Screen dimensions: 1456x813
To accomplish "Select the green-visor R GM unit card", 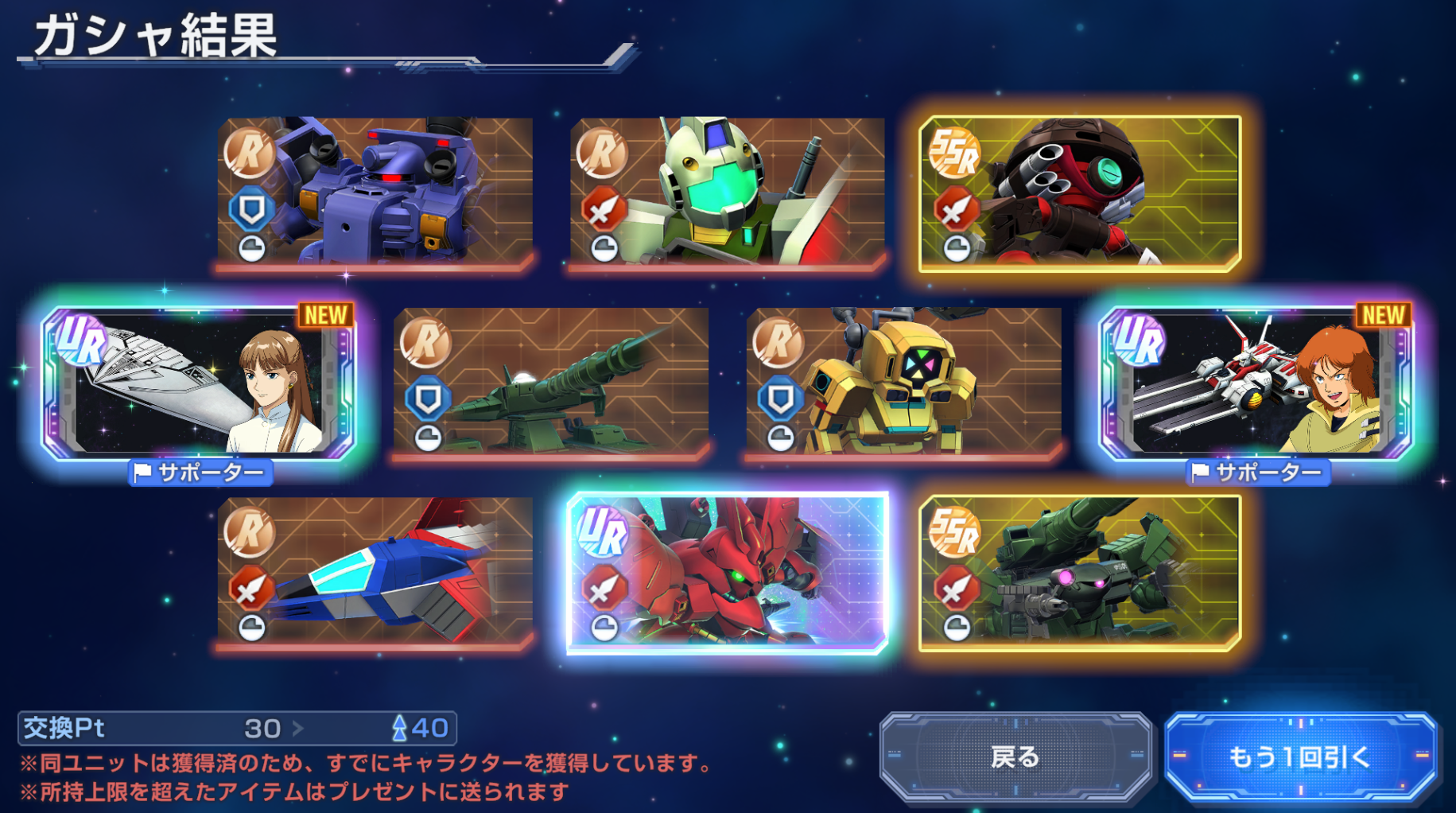I will [x=727, y=192].
